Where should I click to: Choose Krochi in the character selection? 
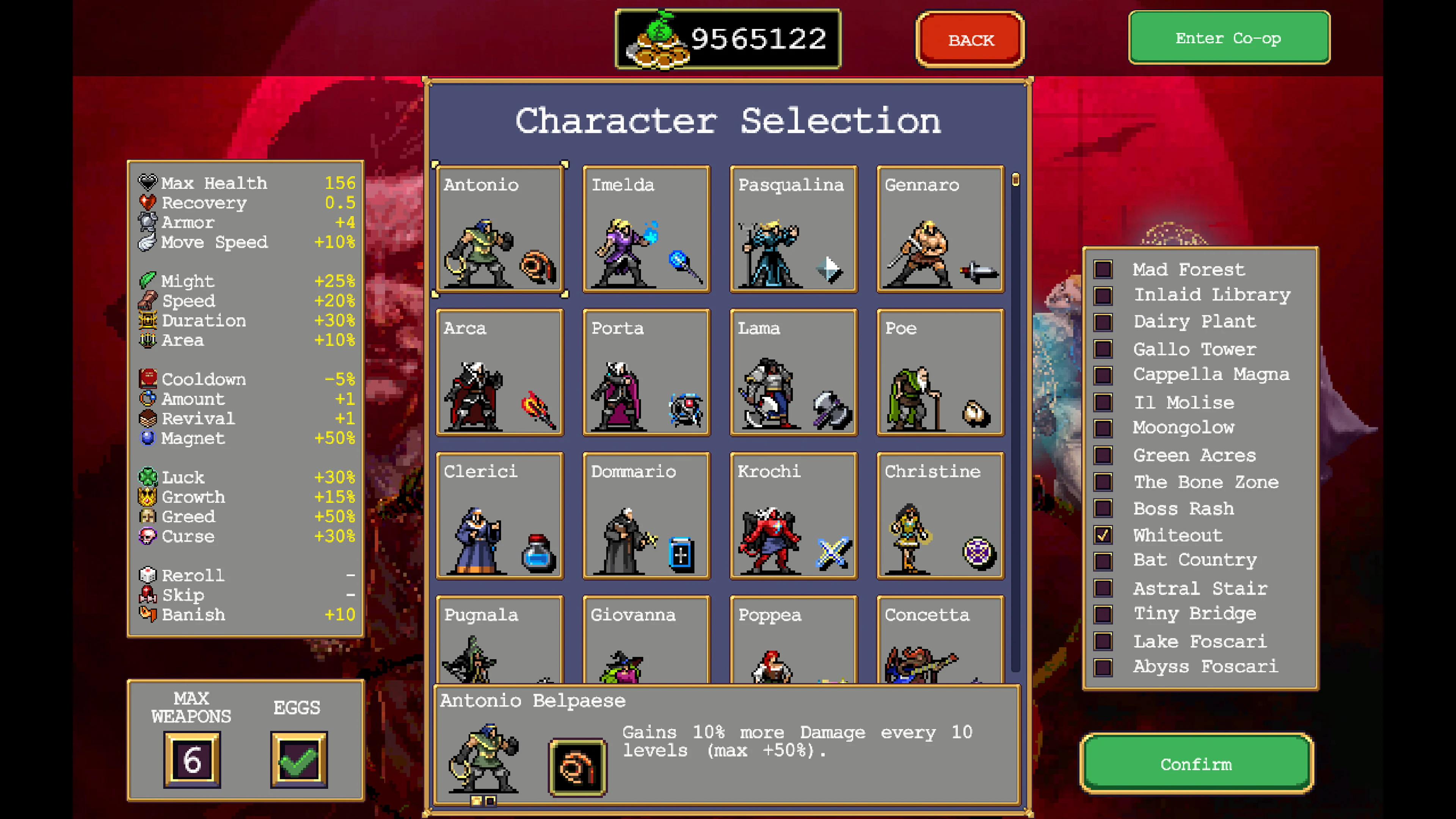coord(793,516)
